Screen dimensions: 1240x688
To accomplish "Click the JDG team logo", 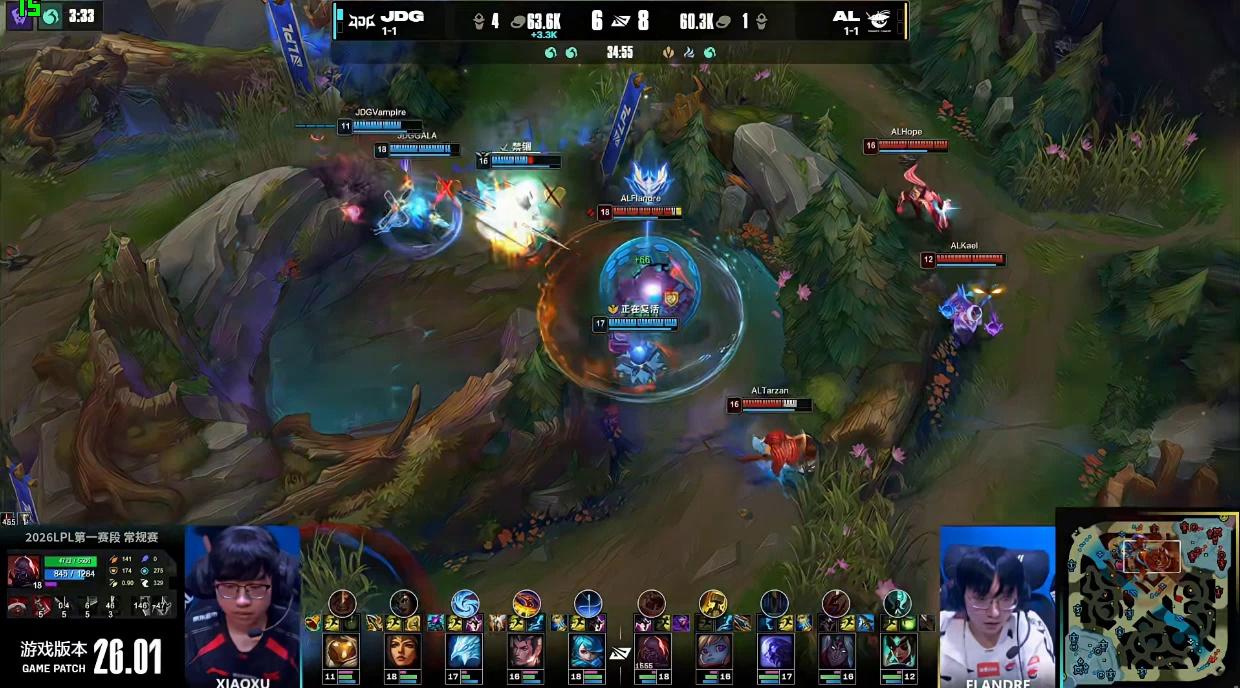I will tap(360, 17).
